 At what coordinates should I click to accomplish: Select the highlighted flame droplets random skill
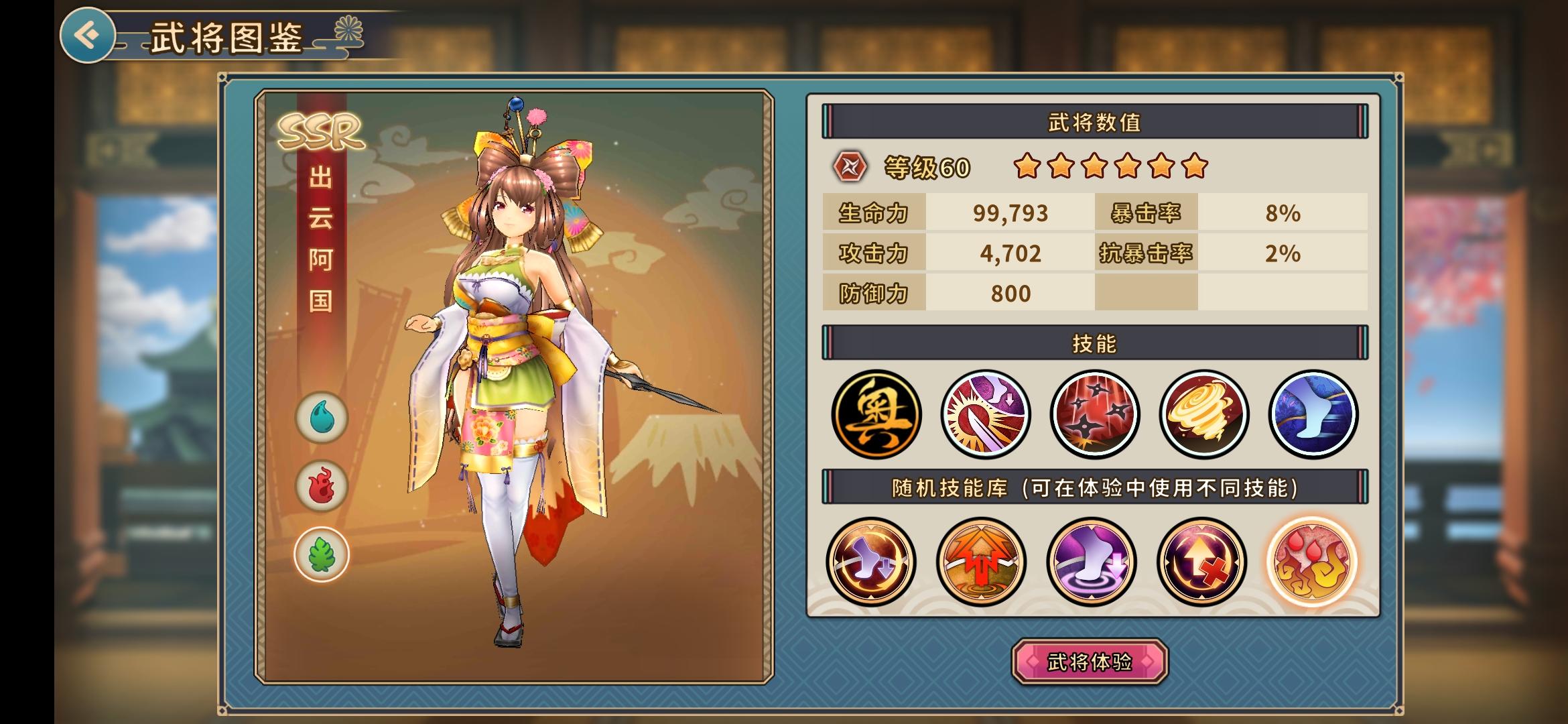coord(1312,561)
